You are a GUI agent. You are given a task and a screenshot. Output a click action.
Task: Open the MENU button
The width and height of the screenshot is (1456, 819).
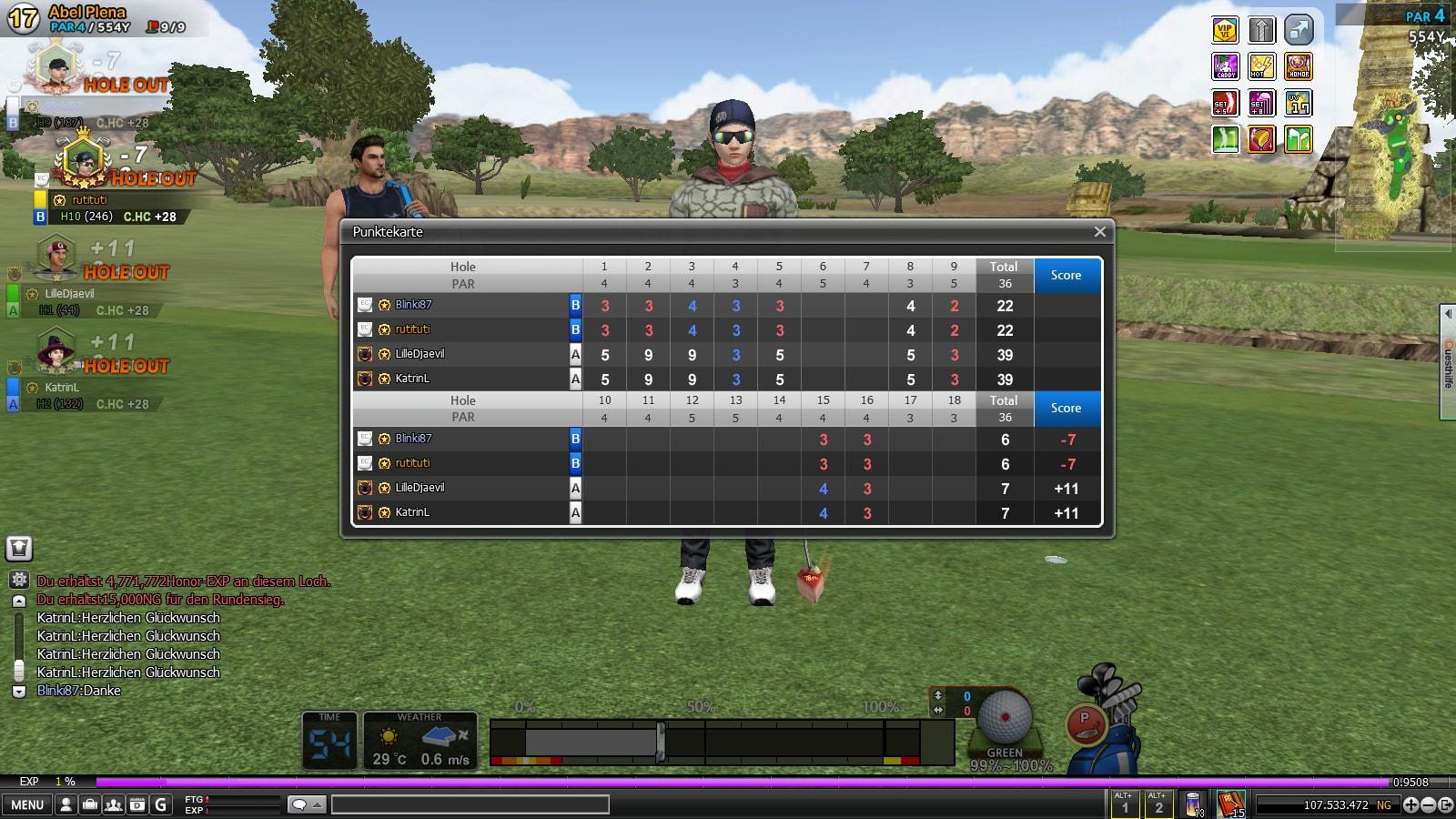[x=27, y=804]
